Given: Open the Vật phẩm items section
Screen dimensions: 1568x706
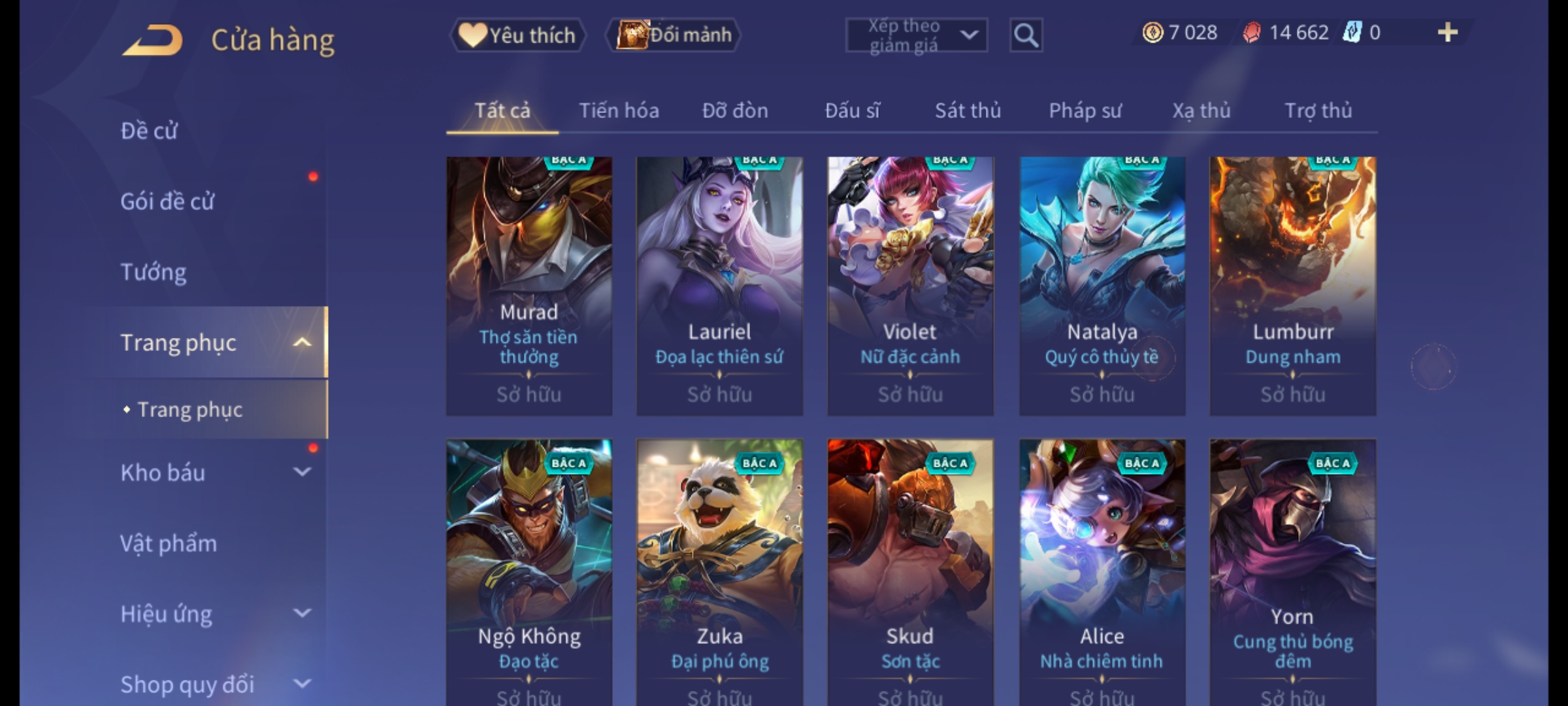Looking at the screenshot, I should pyautogui.click(x=169, y=543).
